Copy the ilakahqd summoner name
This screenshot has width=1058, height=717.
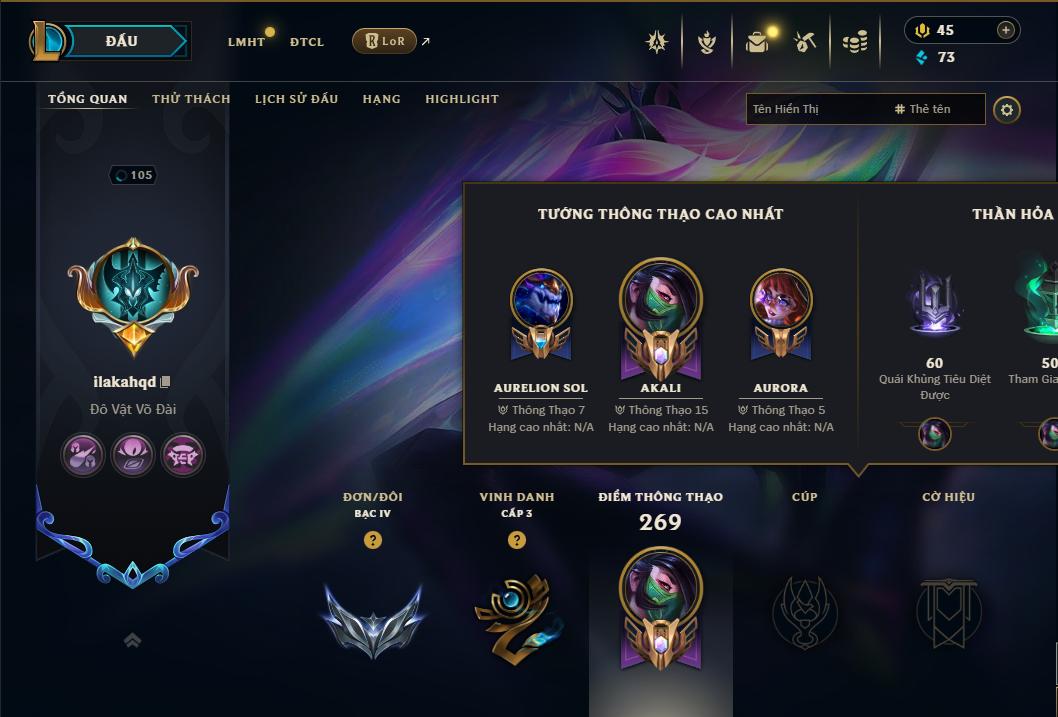(166, 382)
